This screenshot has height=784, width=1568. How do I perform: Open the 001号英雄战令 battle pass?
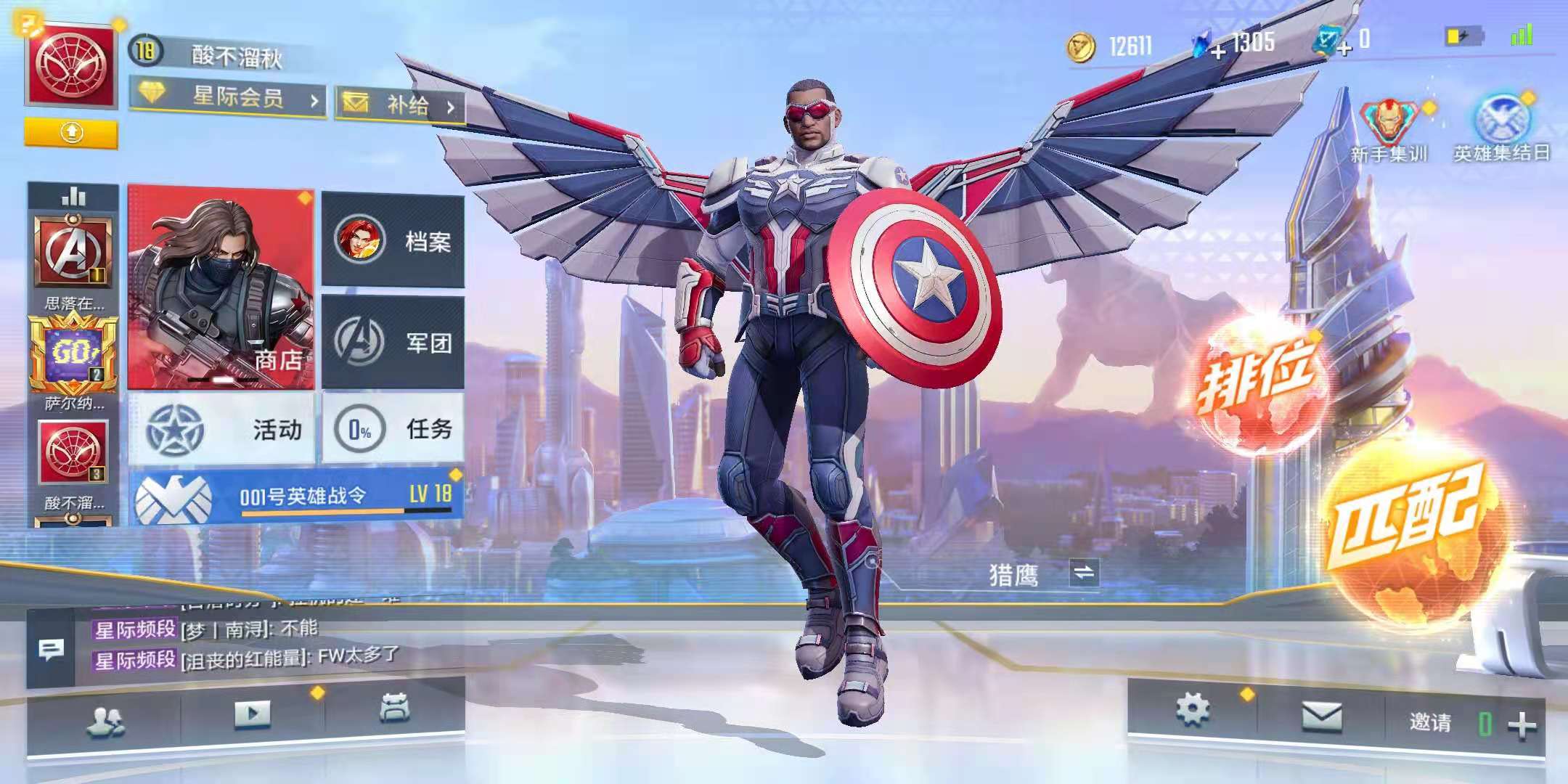coord(298,496)
